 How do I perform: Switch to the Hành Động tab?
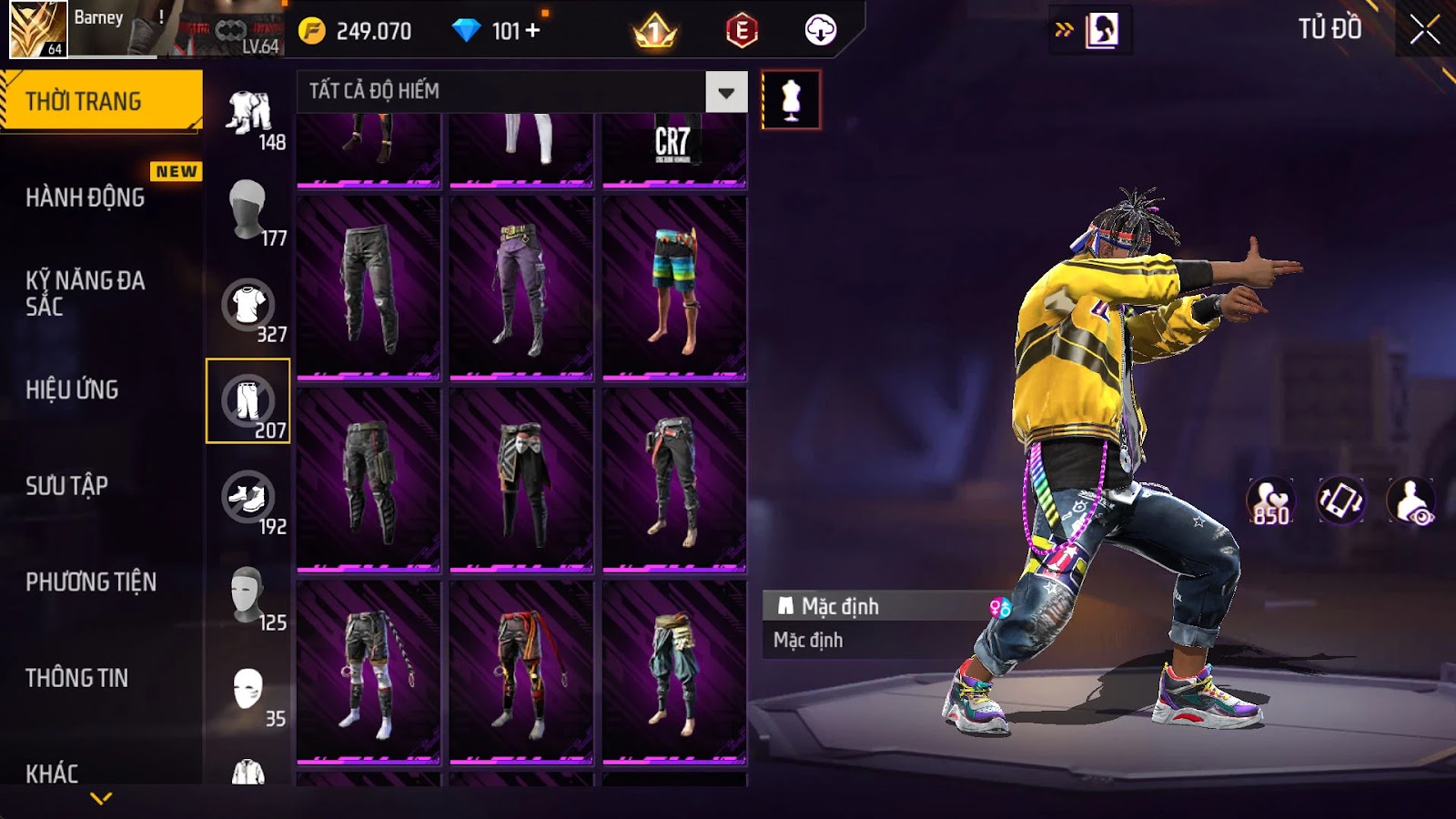coord(86,197)
